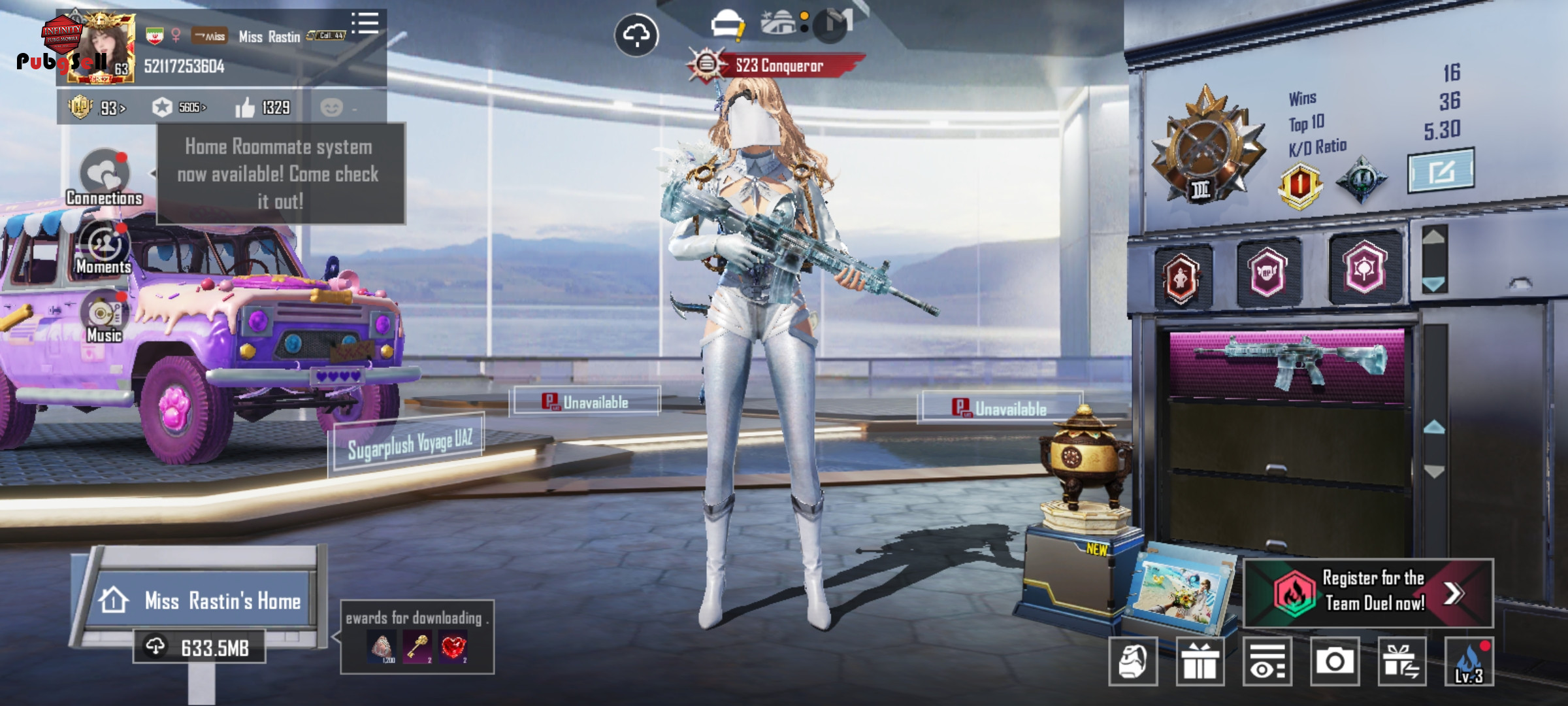Open the S23 Conqueror title banner

tap(777, 65)
